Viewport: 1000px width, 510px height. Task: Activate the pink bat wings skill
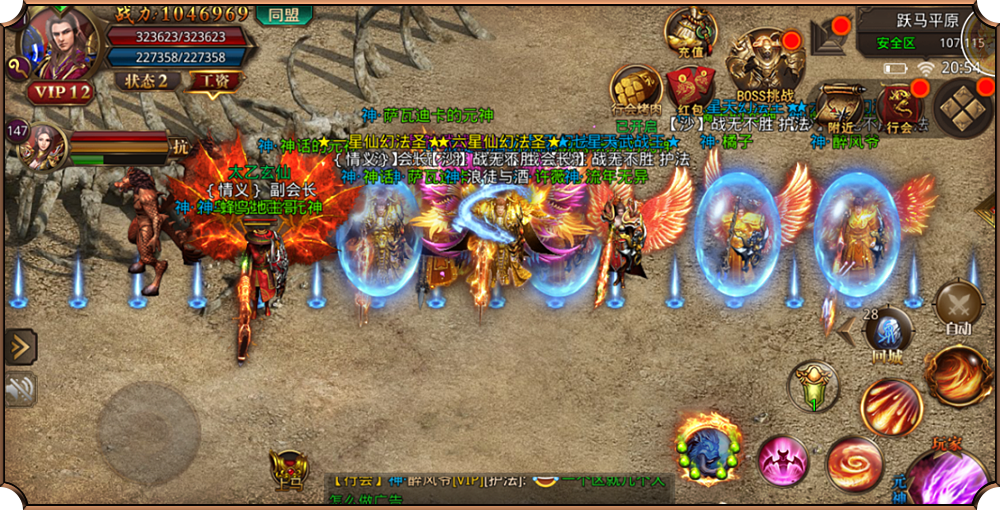[783, 461]
